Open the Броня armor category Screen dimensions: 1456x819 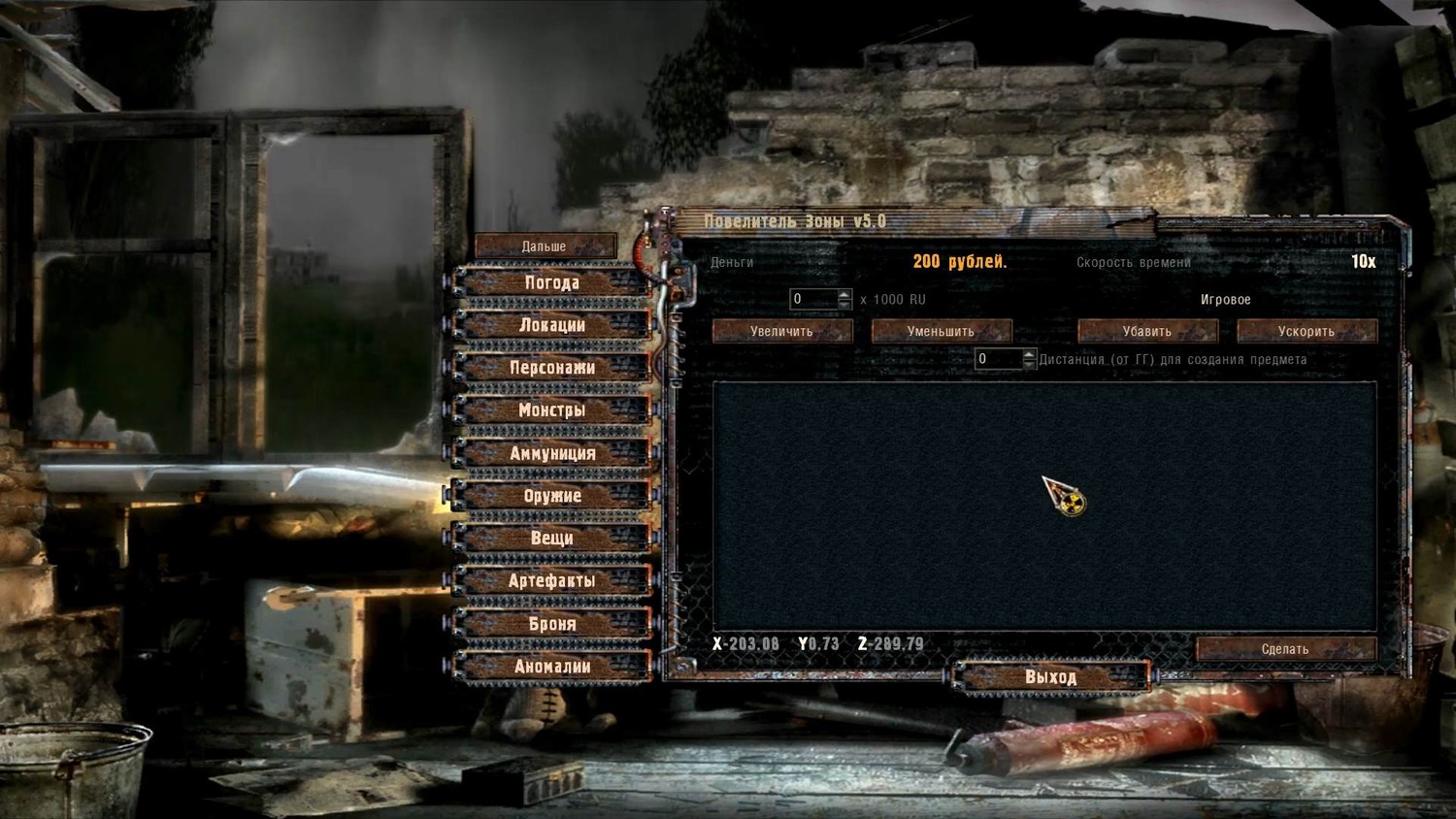551,624
